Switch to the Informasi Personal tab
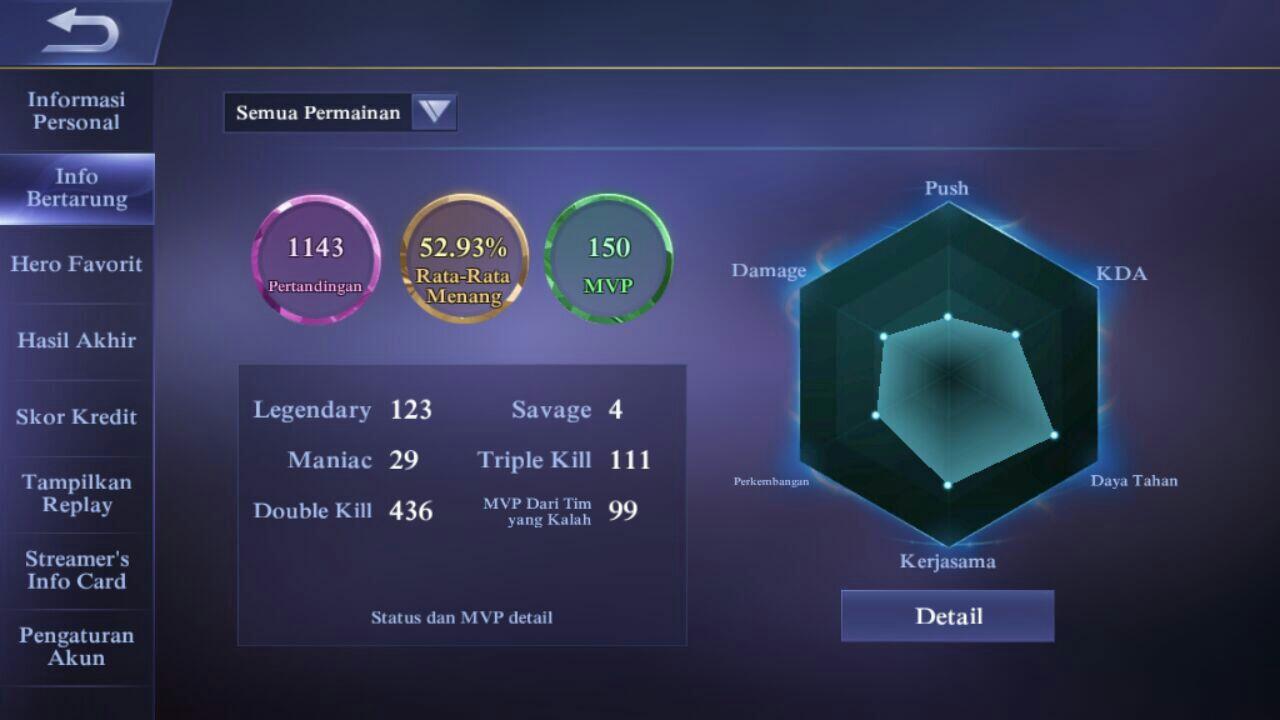The height and width of the screenshot is (720, 1280). point(77,111)
